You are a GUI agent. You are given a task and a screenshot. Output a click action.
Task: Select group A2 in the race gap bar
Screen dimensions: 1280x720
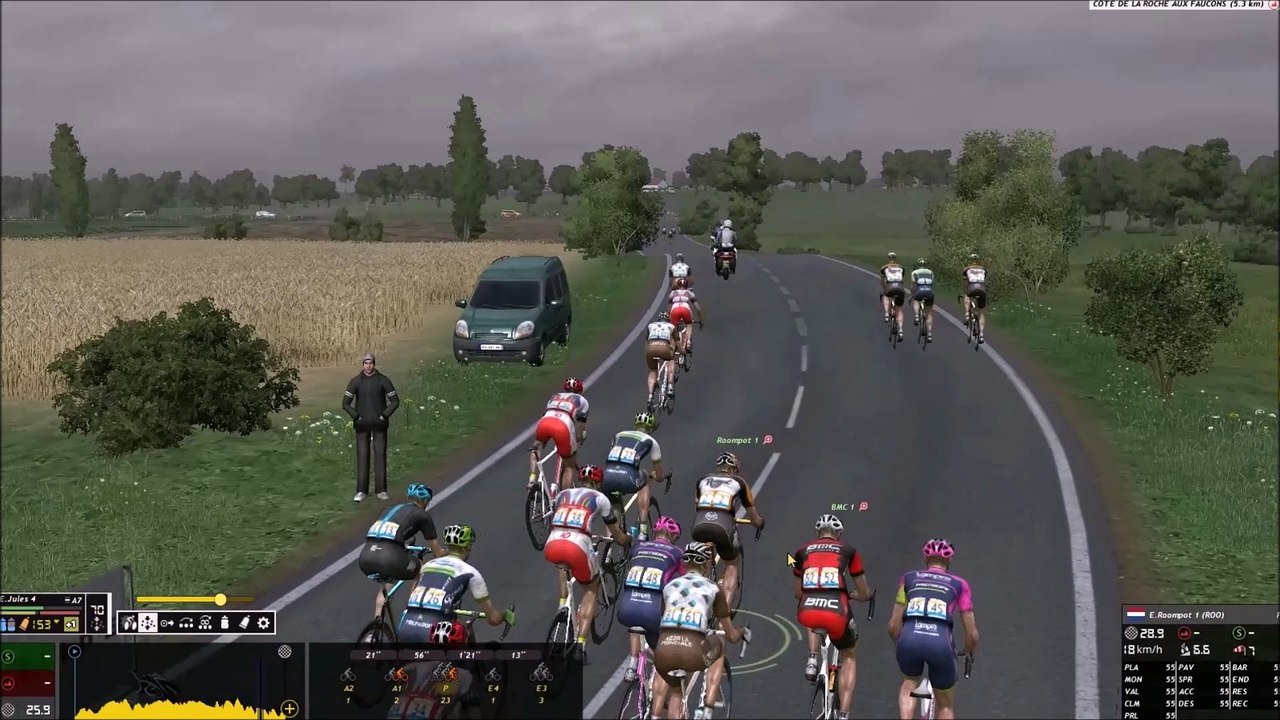(348, 682)
